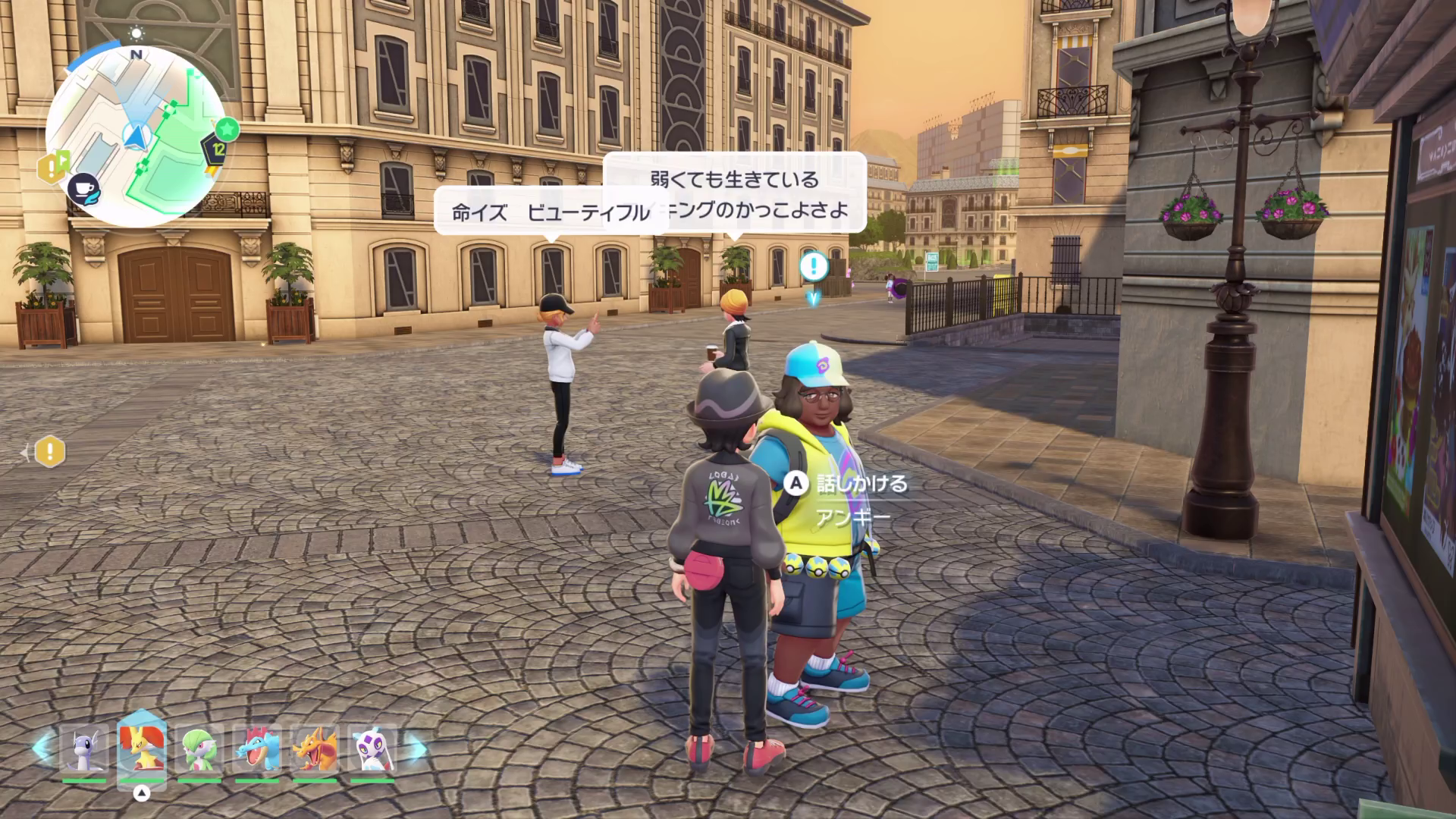Select Gardevoir party slot
The image size is (1456, 819).
199,750
